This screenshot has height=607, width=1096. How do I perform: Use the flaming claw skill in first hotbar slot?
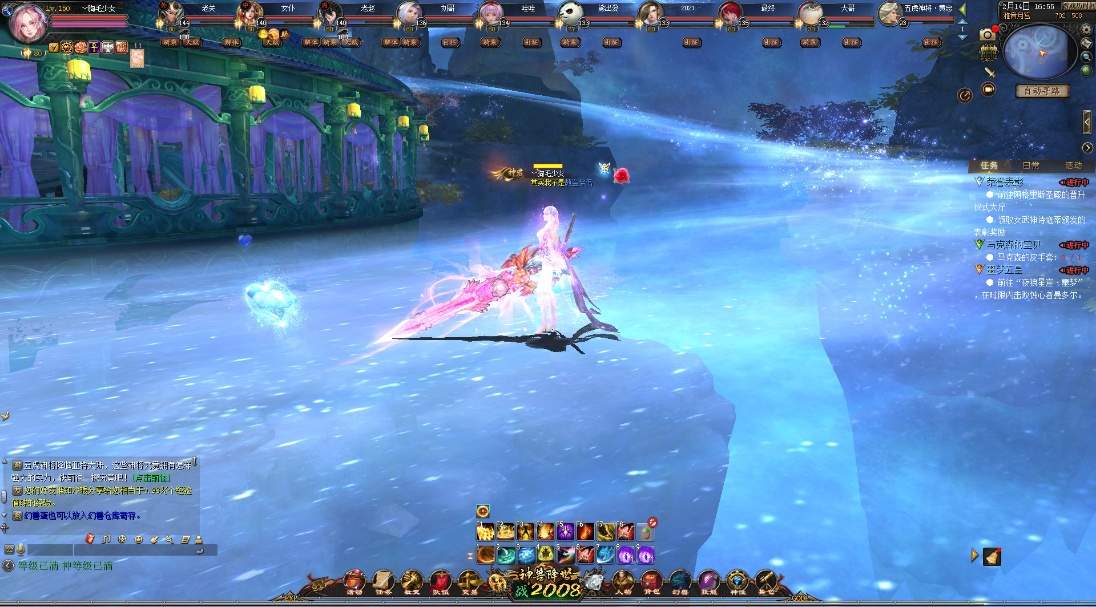(486, 531)
